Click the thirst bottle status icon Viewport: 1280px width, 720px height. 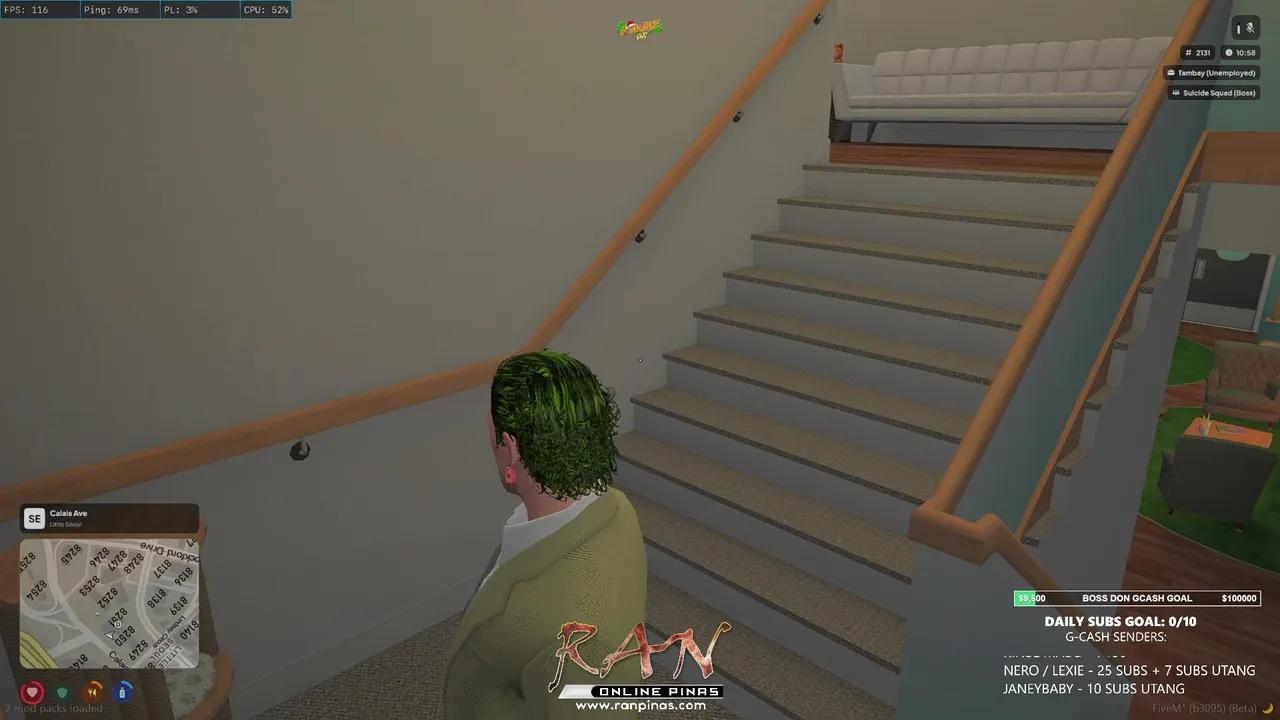tap(122, 691)
